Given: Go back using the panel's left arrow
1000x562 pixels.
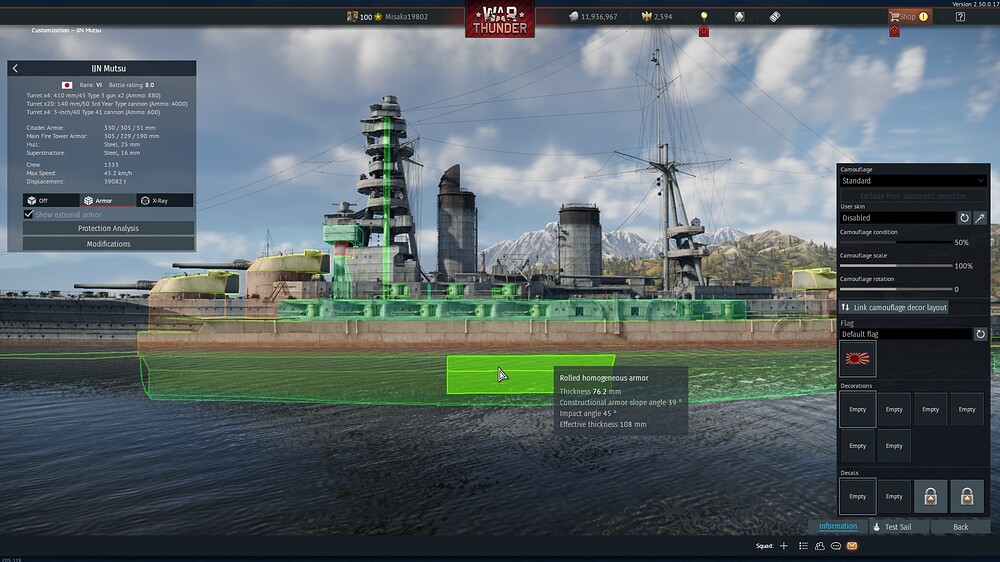Looking at the screenshot, I should click(15, 68).
